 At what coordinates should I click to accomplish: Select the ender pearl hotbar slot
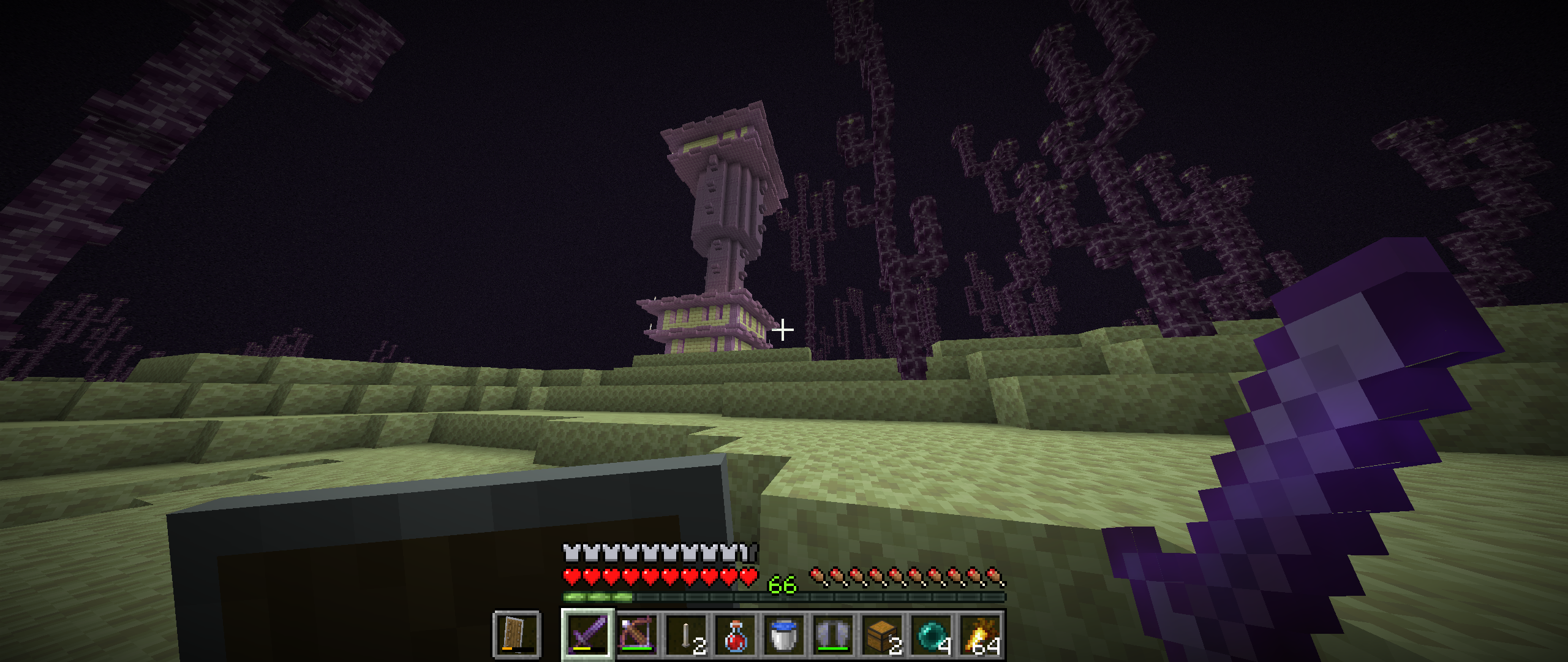931,634
